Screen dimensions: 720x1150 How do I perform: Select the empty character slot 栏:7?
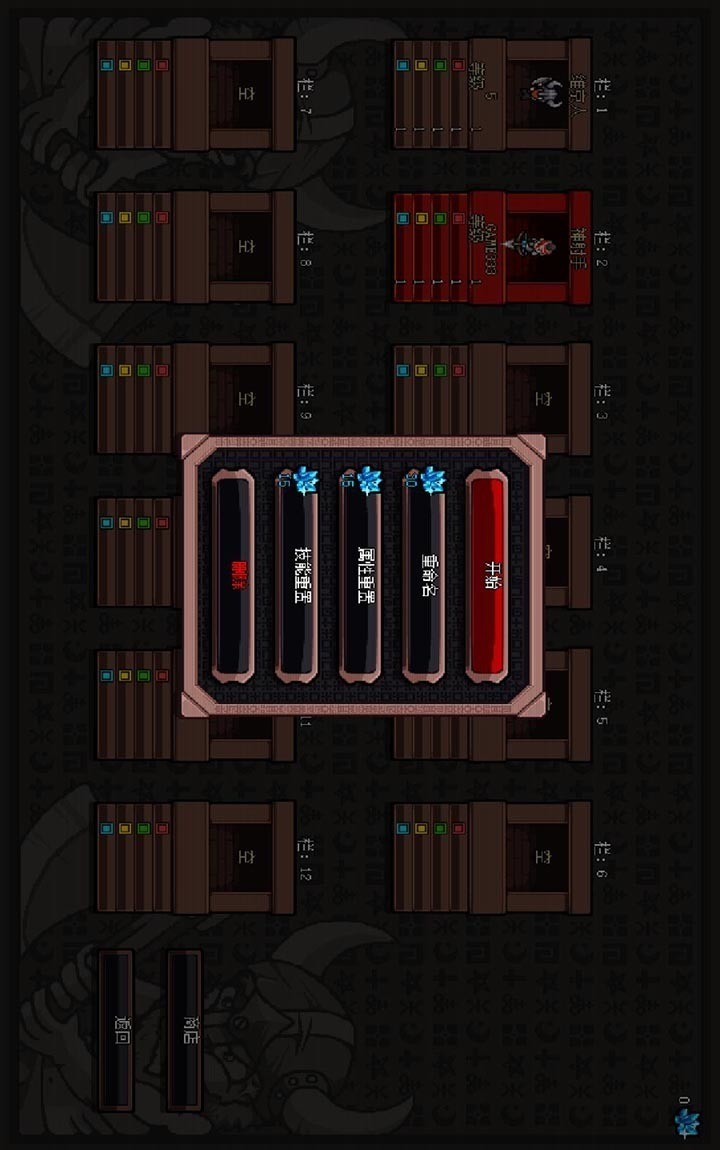196,94
